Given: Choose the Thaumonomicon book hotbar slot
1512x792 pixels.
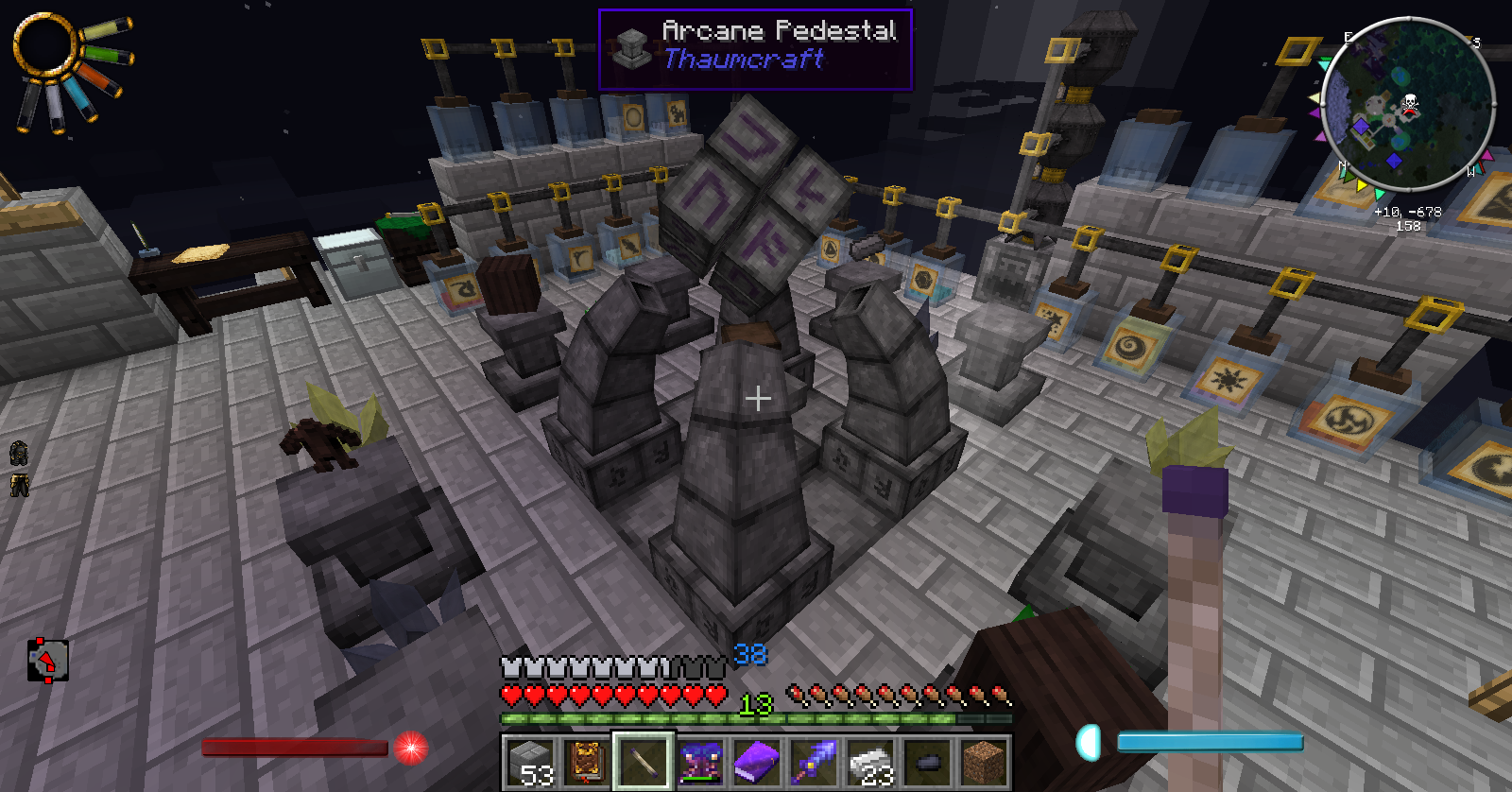Looking at the screenshot, I should (x=587, y=762).
